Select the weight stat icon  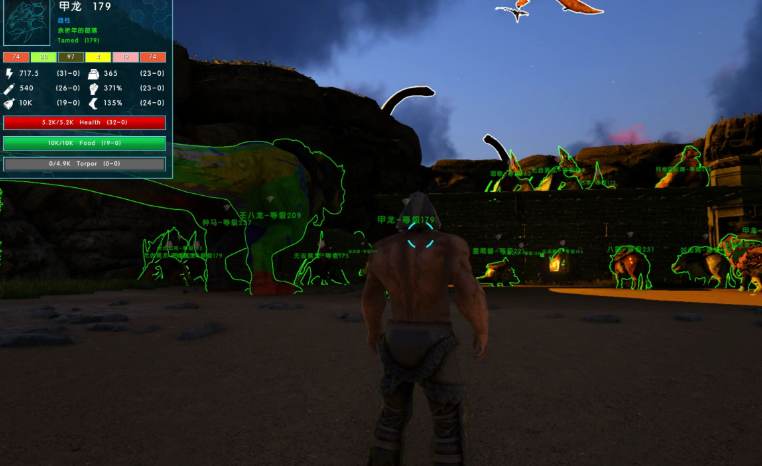click(x=93, y=73)
